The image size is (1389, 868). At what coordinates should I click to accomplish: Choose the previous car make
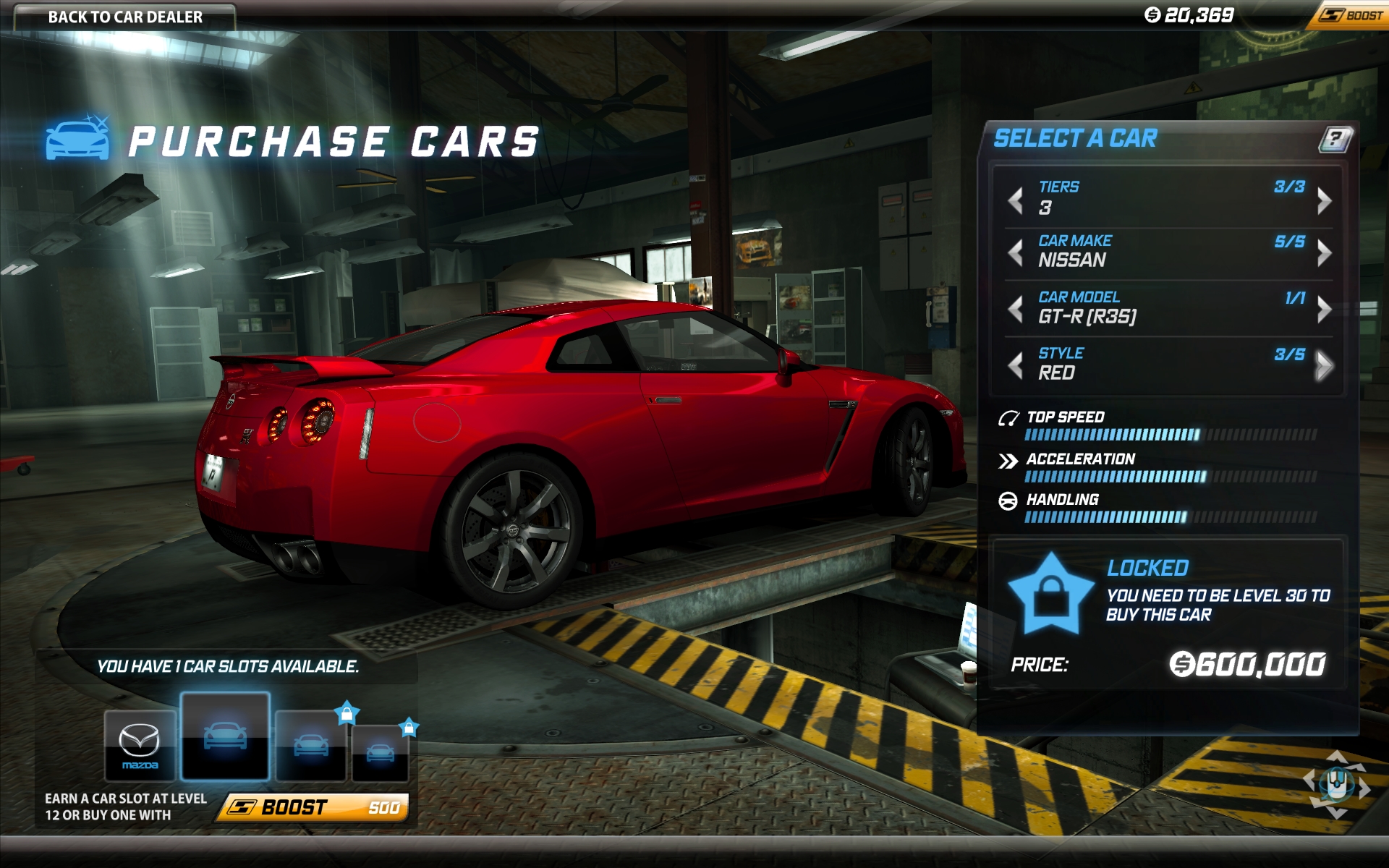(x=1016, y=252)
